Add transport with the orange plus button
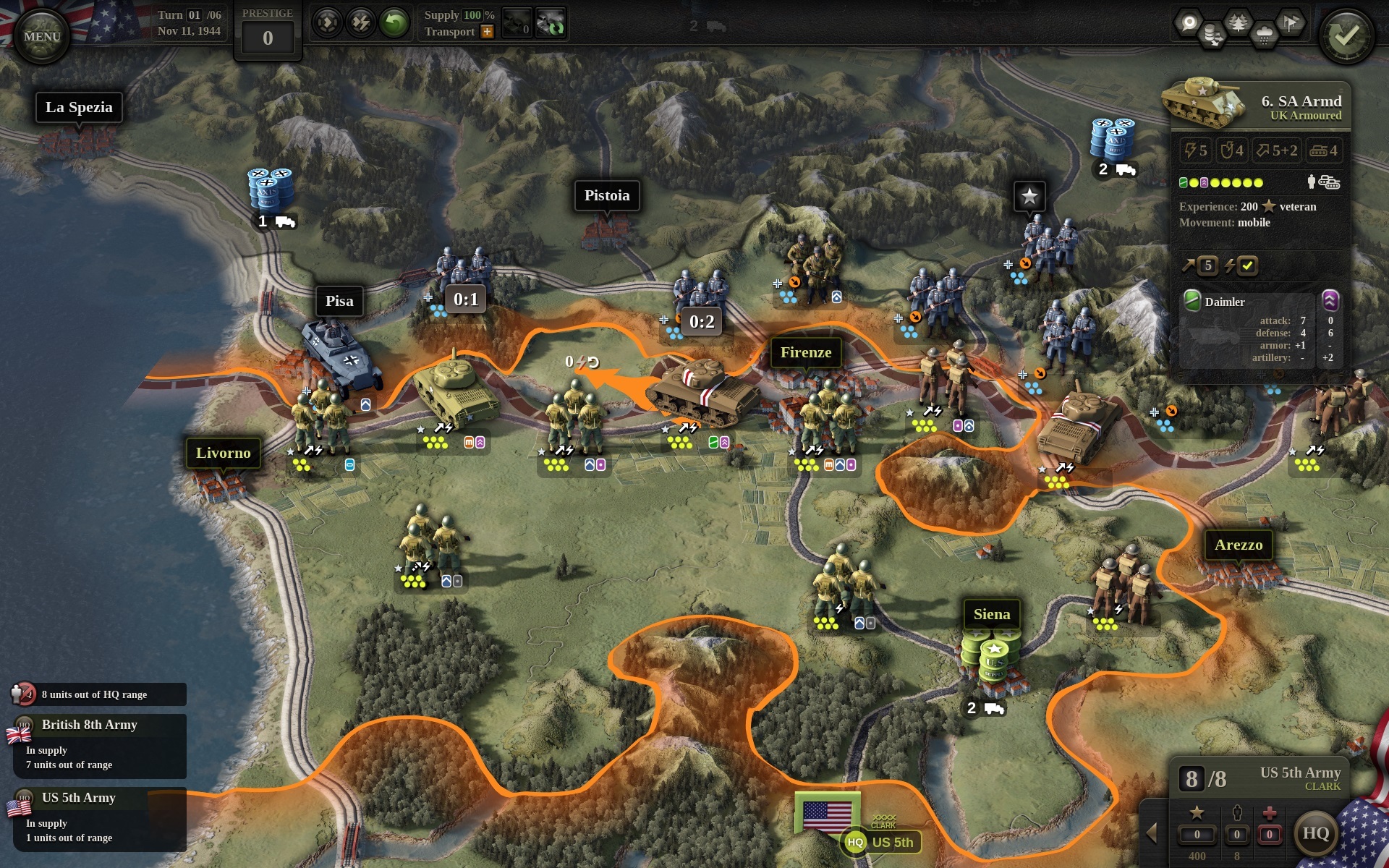Viewport: 1389px width, 868px height. (487, 32)
